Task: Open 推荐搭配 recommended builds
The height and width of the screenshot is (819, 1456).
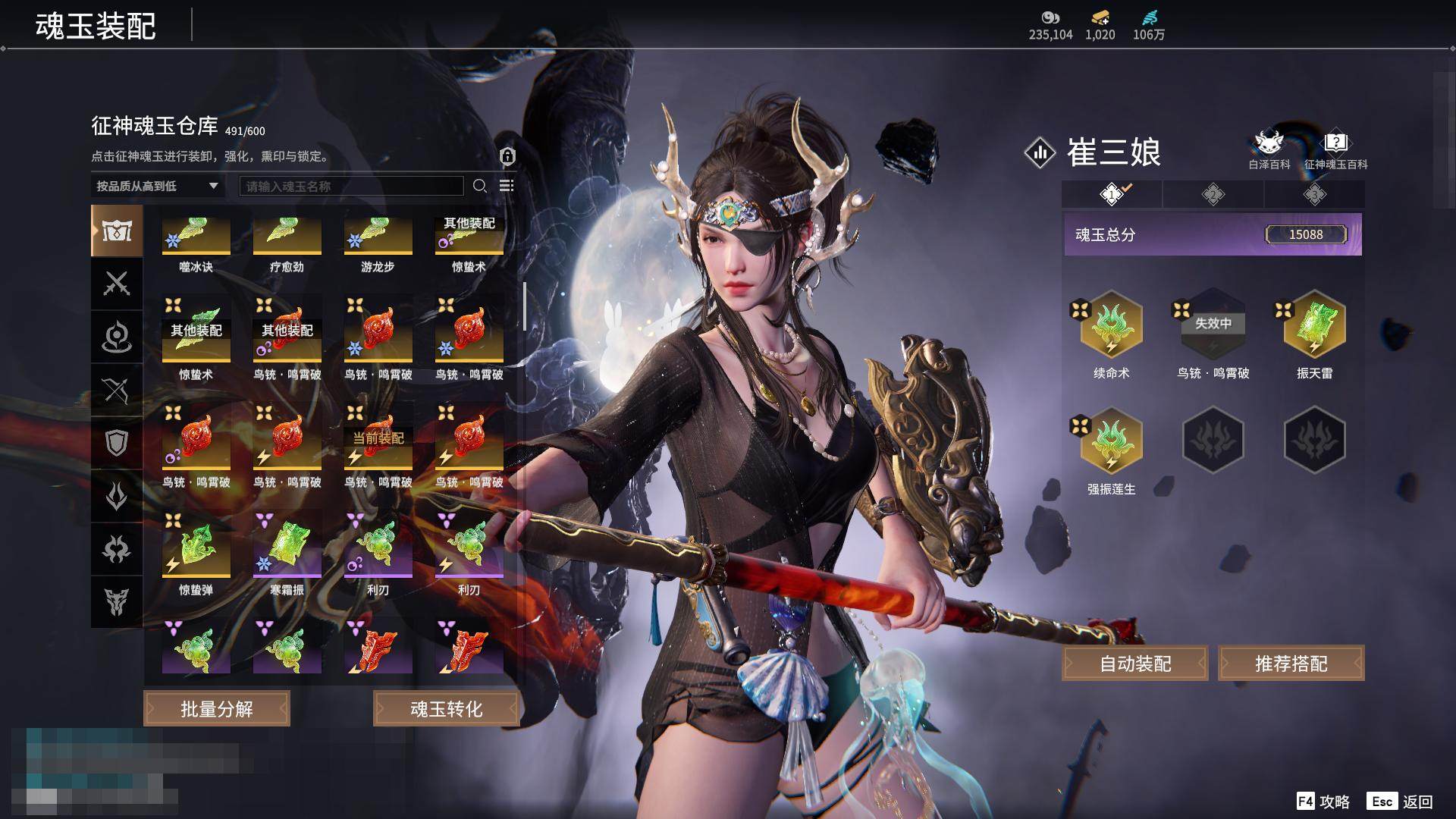Action: point(1291,664)
